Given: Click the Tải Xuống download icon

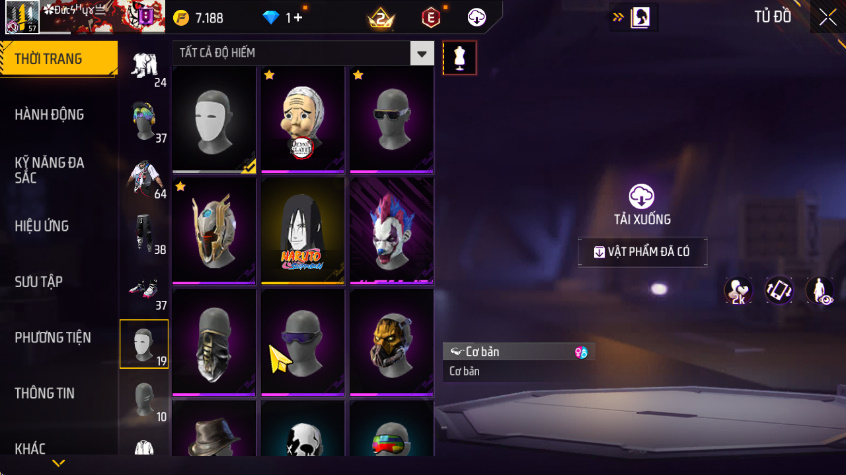Looking at the screenshot, I should 642,196.
